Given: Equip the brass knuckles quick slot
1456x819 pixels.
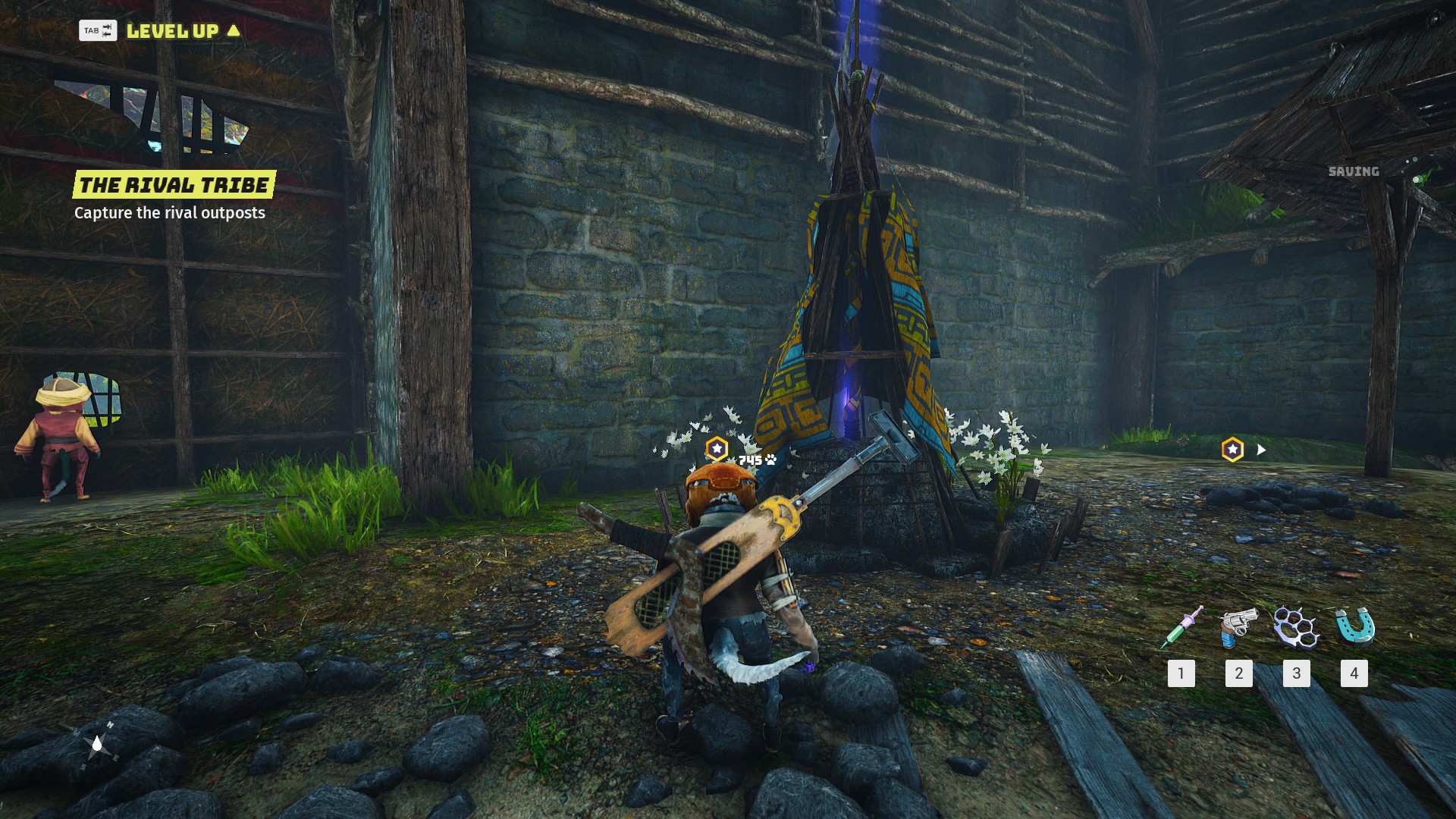Looking at the screenshot, I should coord(1296,628).
